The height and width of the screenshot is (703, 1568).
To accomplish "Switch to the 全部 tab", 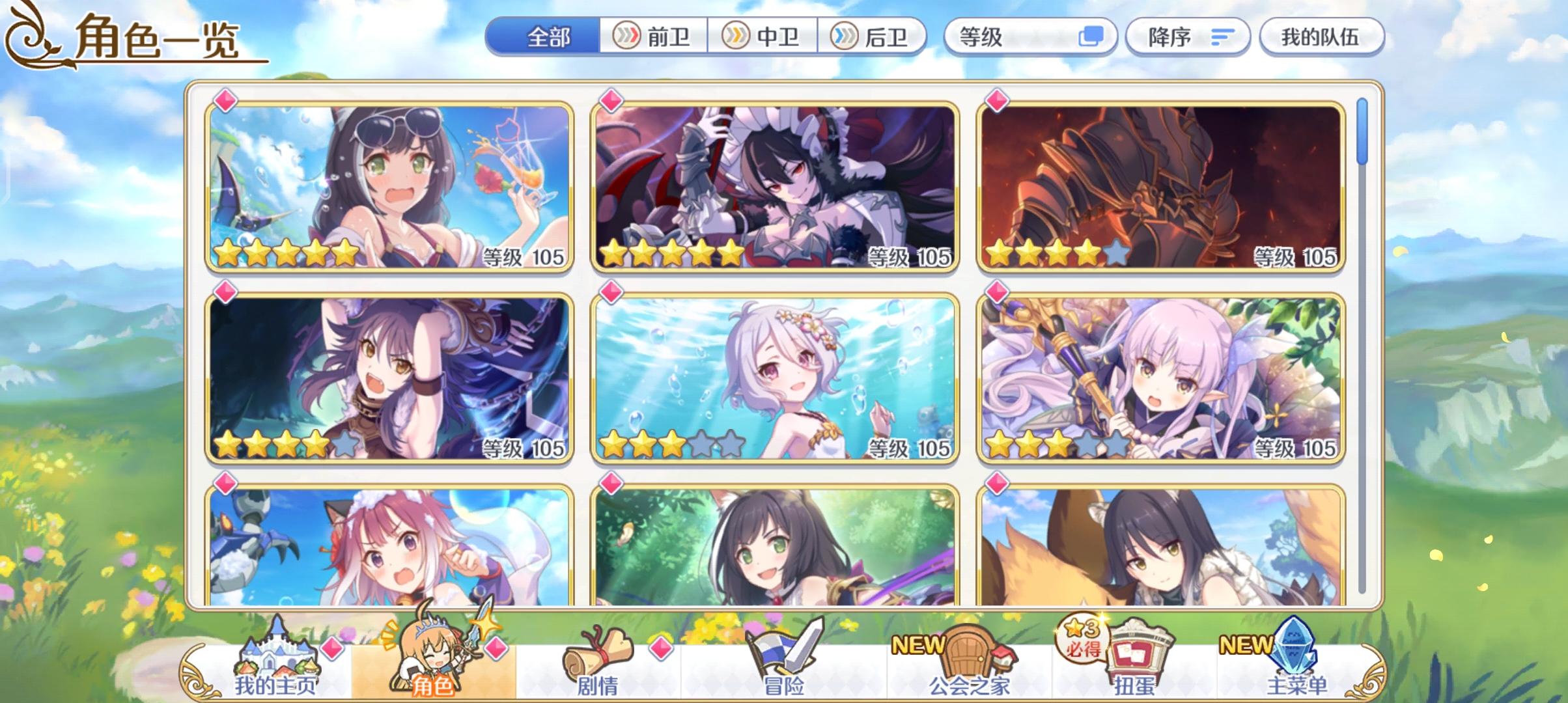I will click(547, 37).
